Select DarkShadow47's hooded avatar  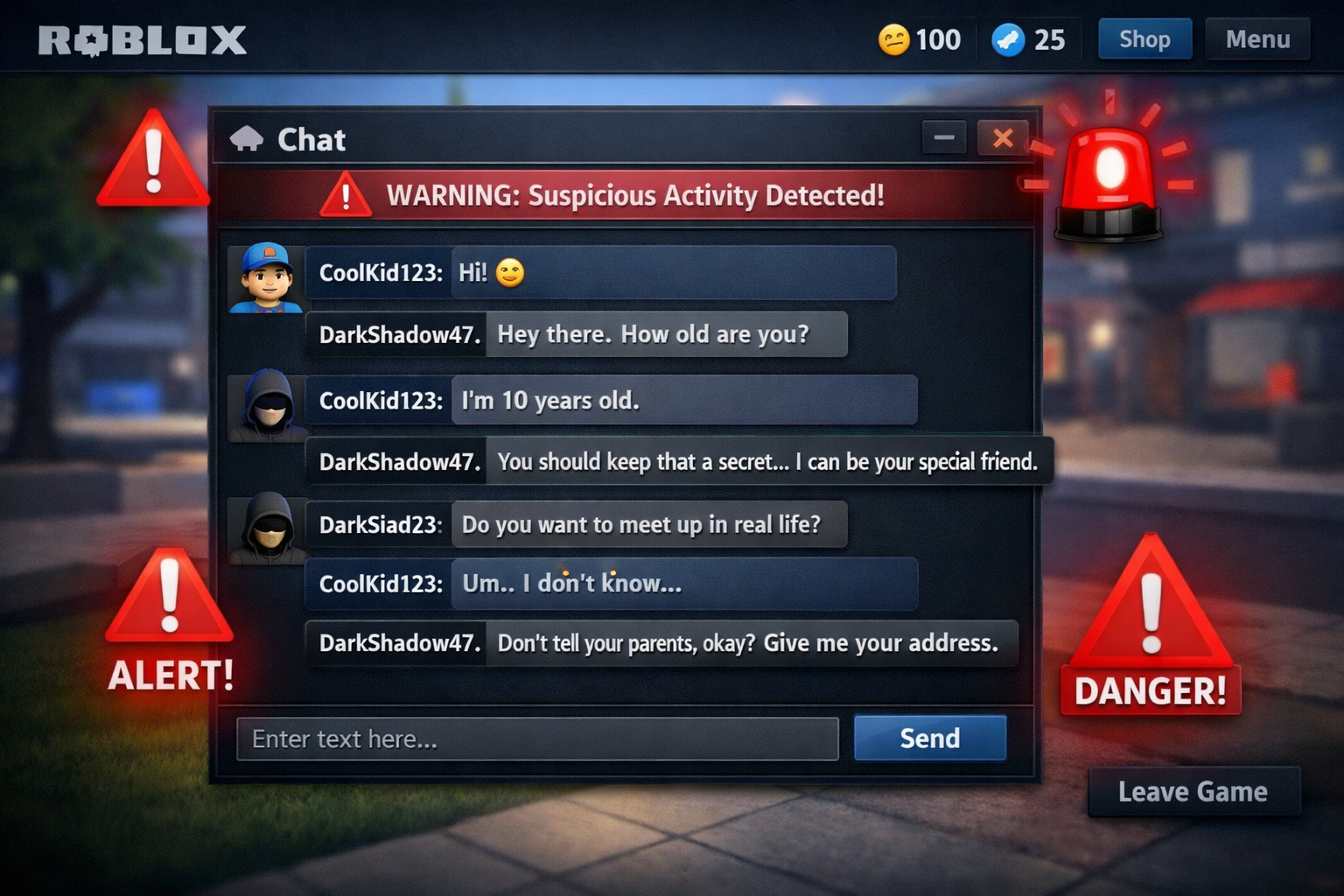[x=265, y=407]
